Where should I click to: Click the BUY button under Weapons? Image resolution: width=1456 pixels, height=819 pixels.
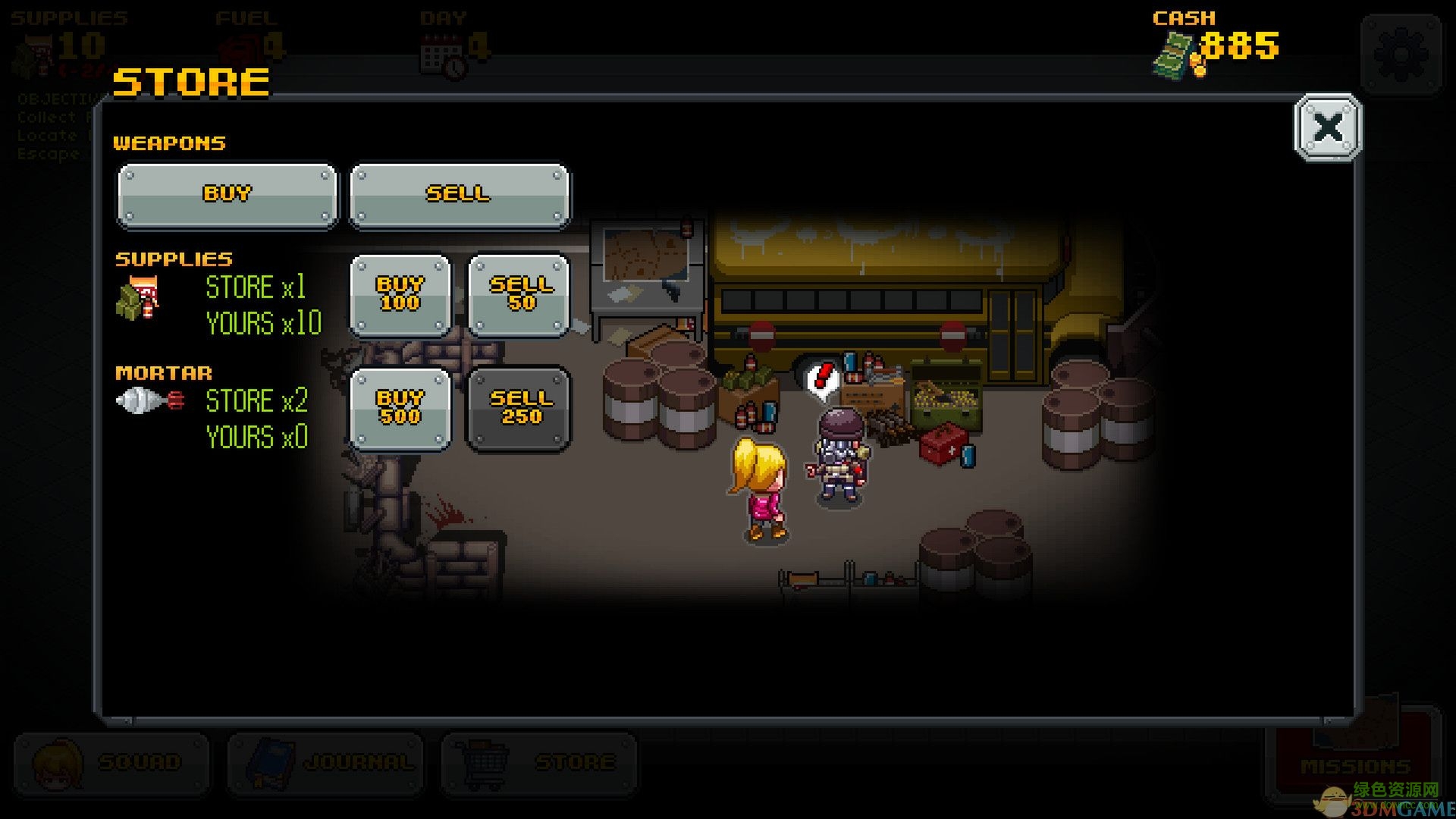(x=226, y=194)
